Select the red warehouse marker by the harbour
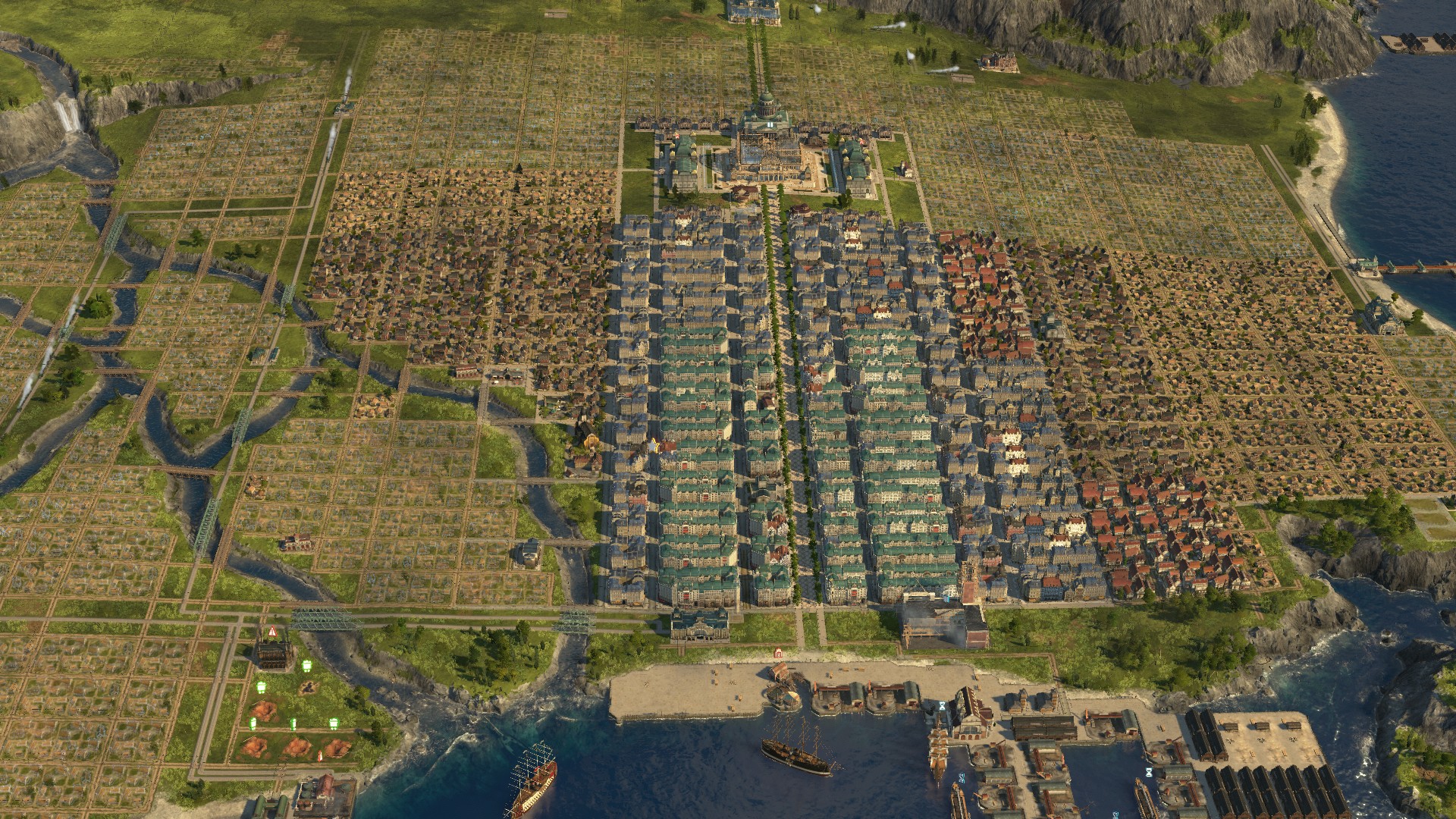 point(777,651)
